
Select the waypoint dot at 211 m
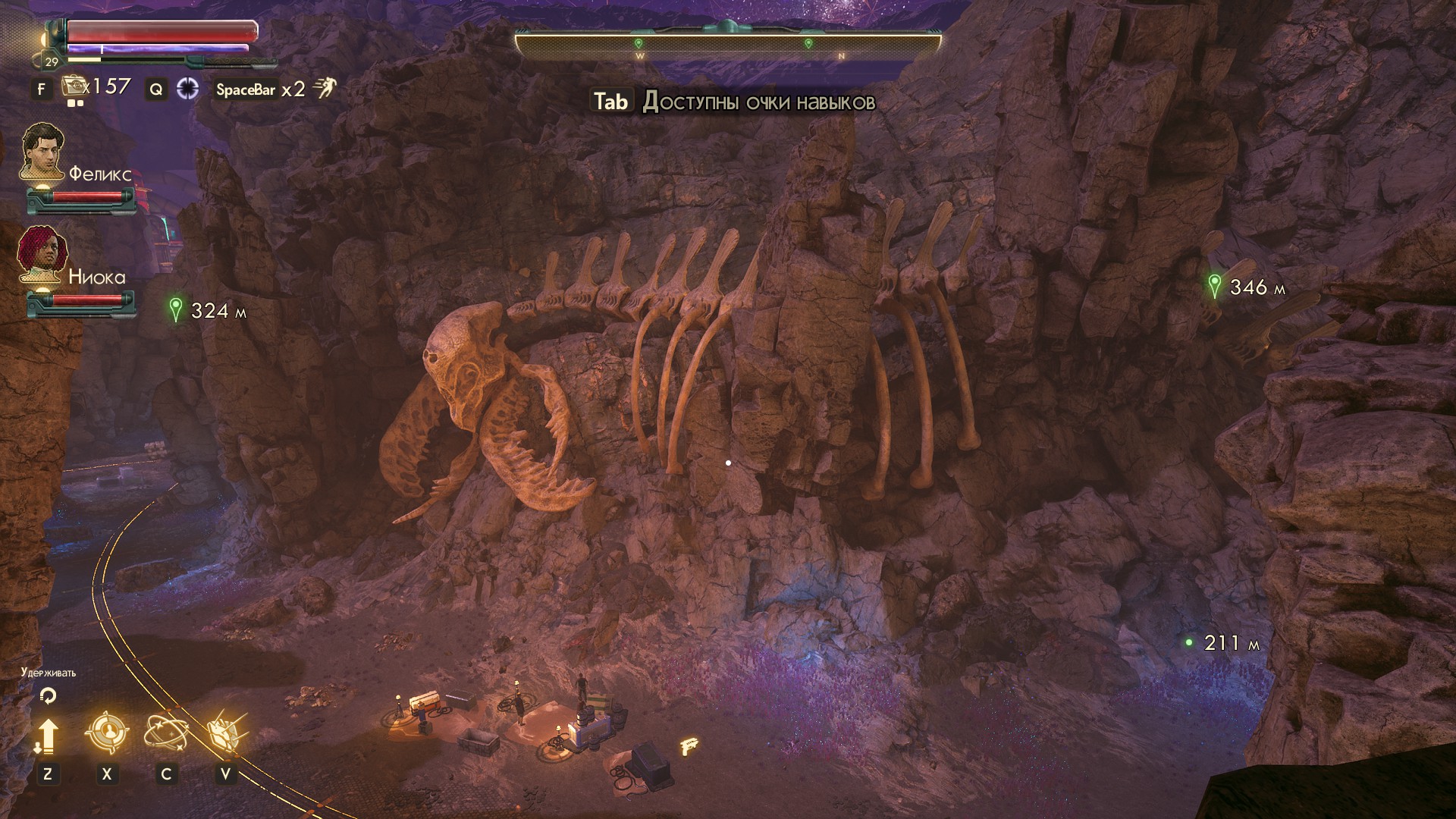point(1189,642)
